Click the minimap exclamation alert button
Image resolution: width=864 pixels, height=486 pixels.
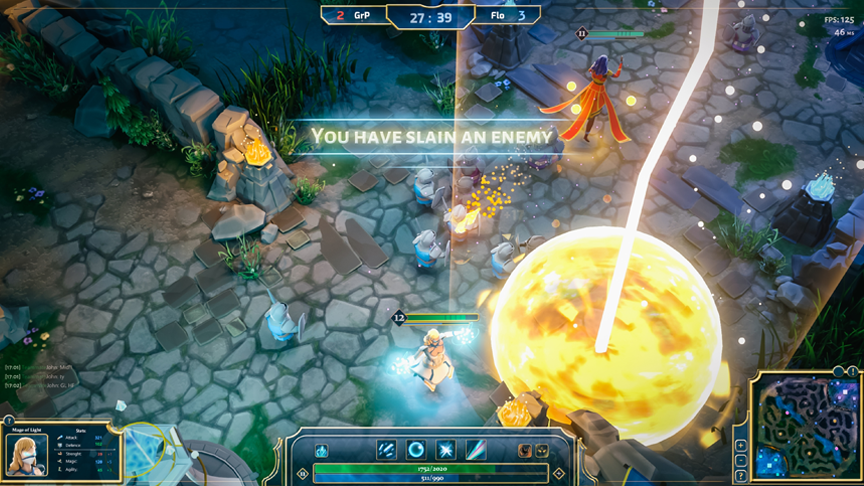pos(852,371)
